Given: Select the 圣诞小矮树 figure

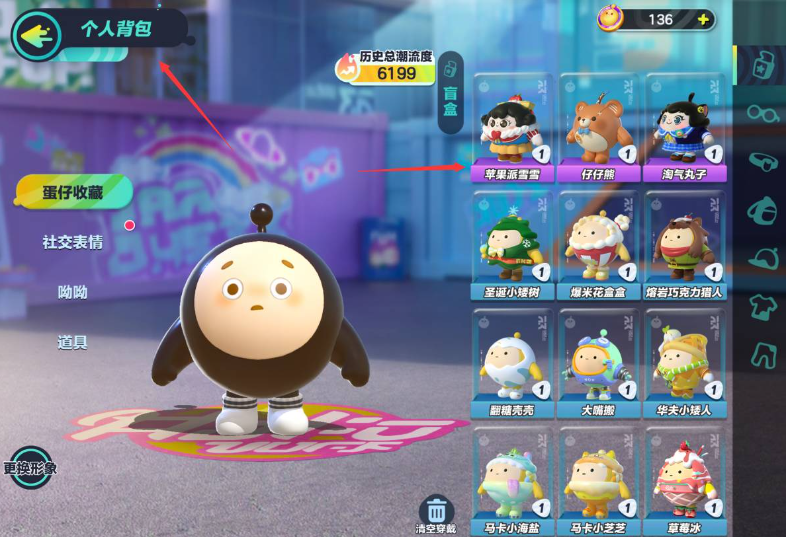Looking at the screenshot, I should (x=513, y=243).
